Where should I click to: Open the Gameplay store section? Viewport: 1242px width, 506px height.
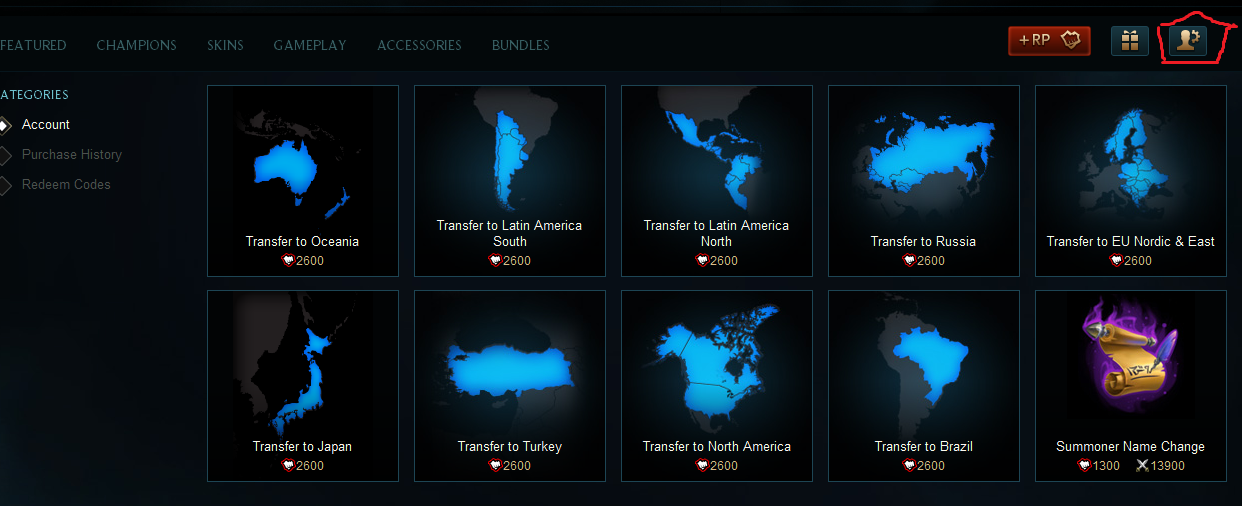click(310, 45)
